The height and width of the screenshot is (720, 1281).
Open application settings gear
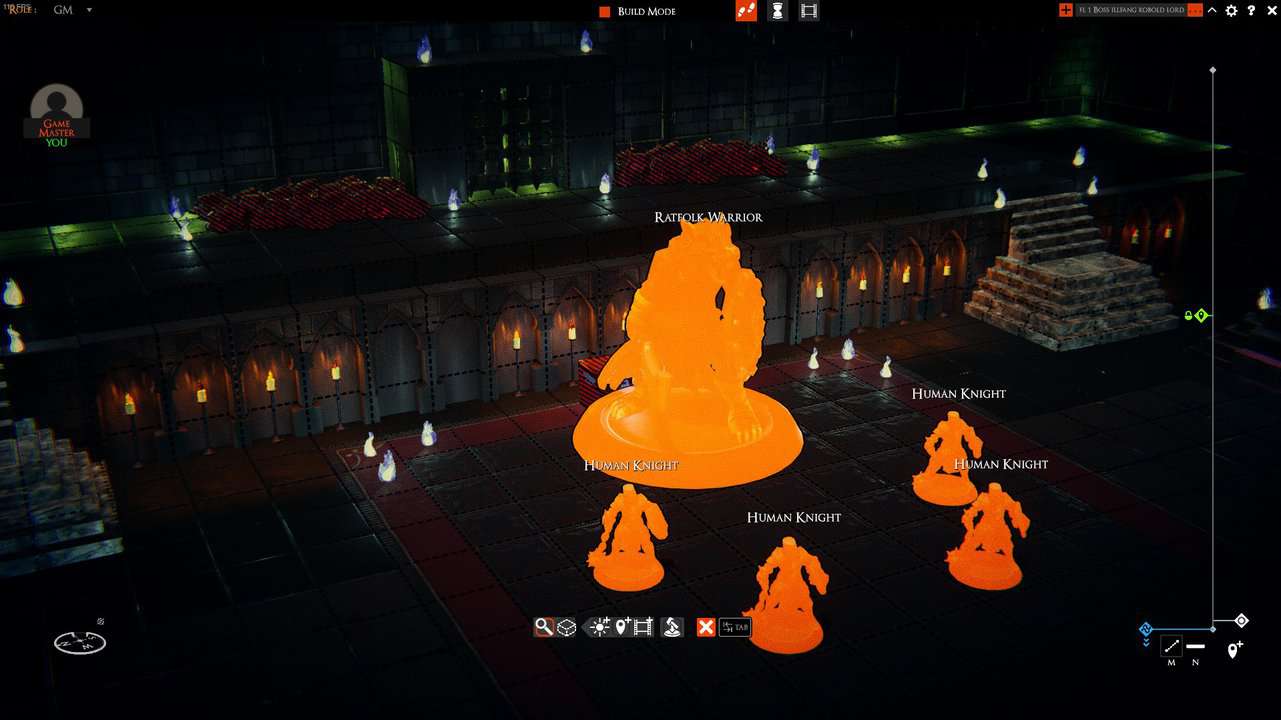tap(1231, 10)
